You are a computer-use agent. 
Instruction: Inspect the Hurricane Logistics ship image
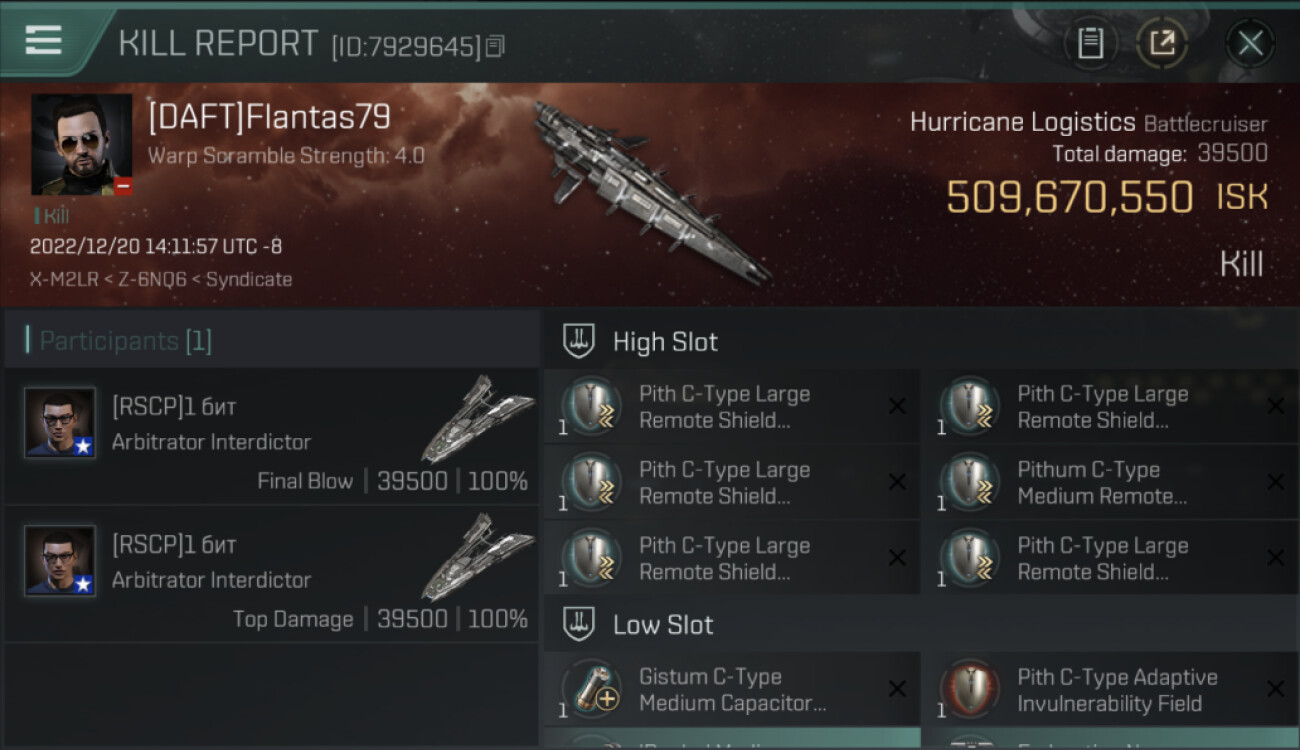click(650, 190)
